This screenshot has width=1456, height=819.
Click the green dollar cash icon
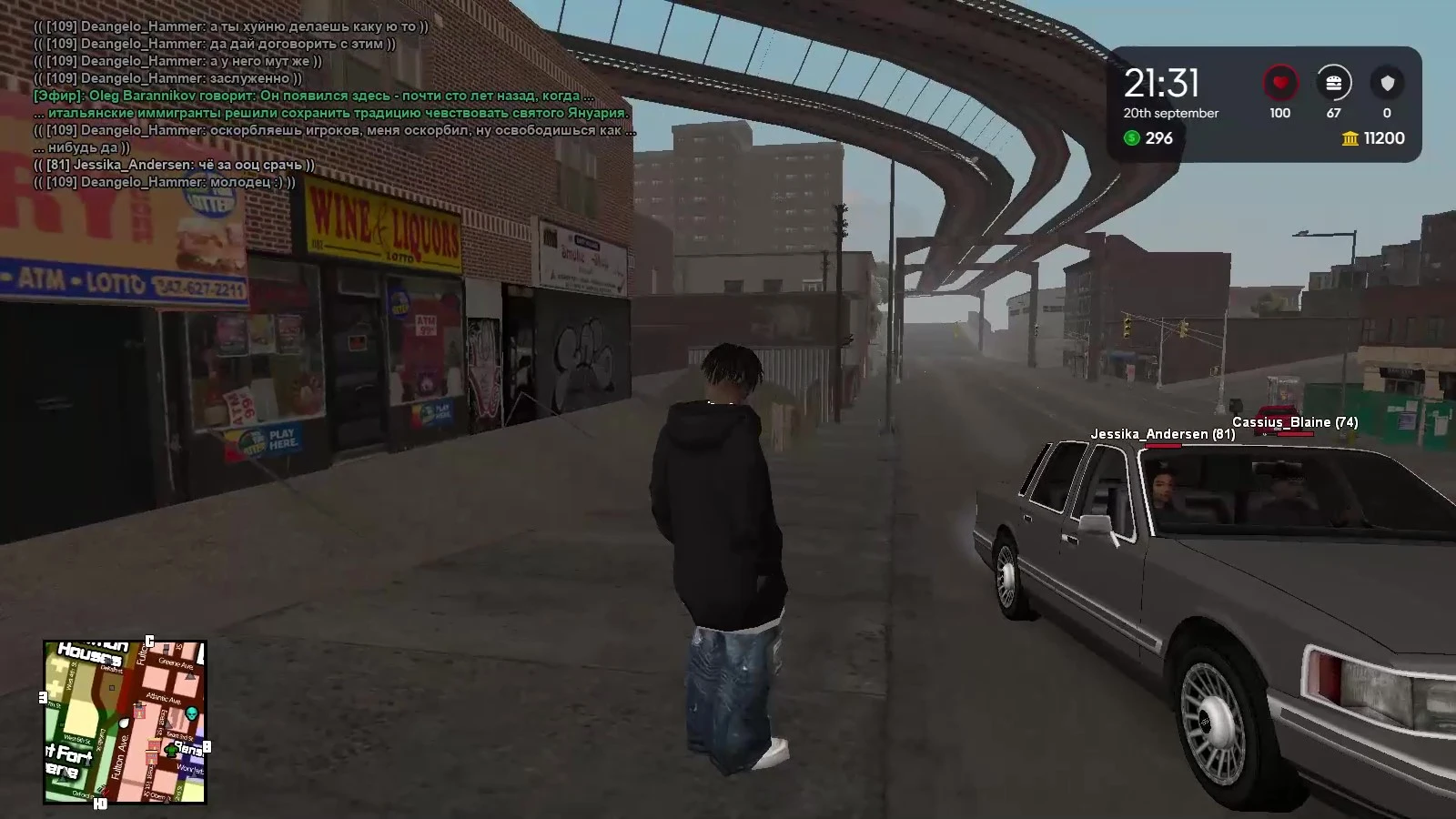[x=1131, y=138]
